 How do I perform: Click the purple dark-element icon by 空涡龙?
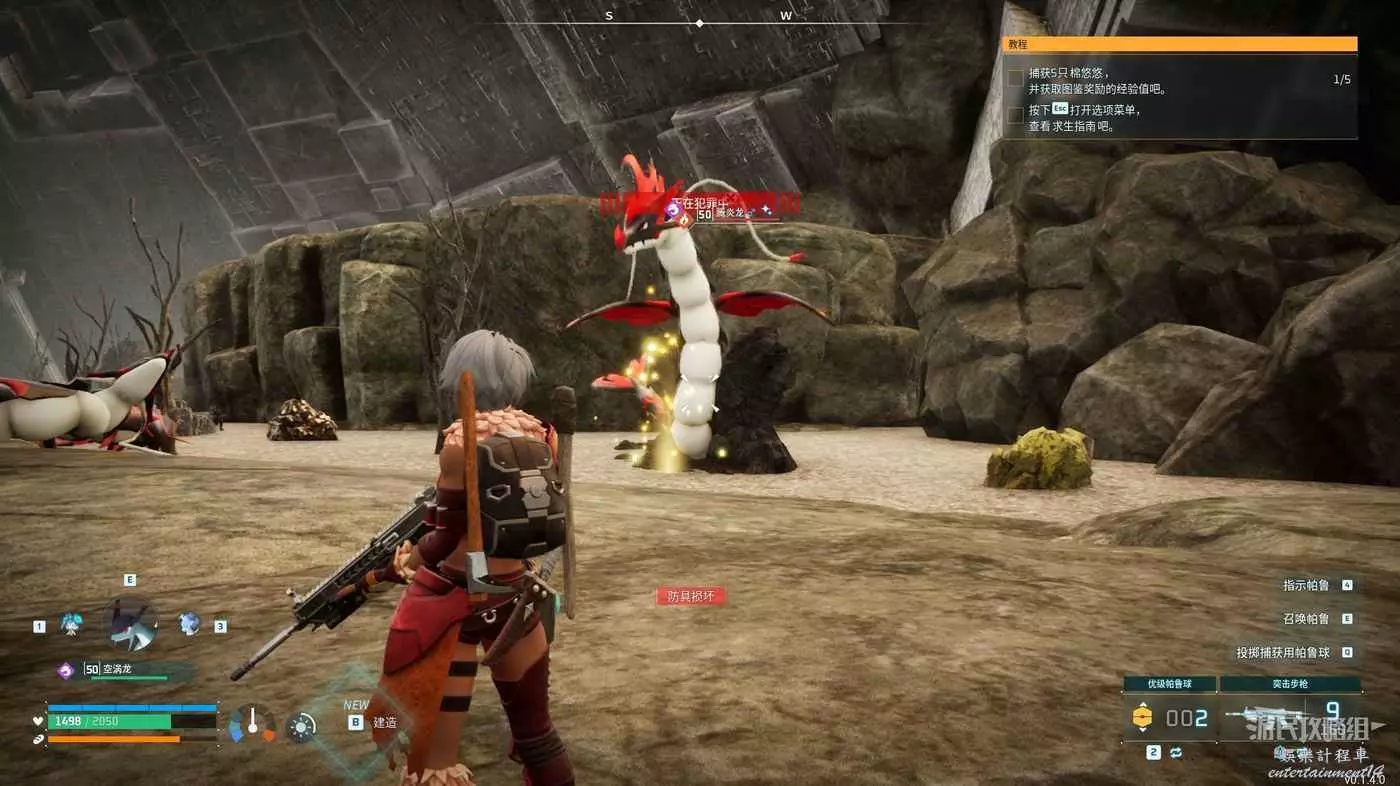(66, 670)
